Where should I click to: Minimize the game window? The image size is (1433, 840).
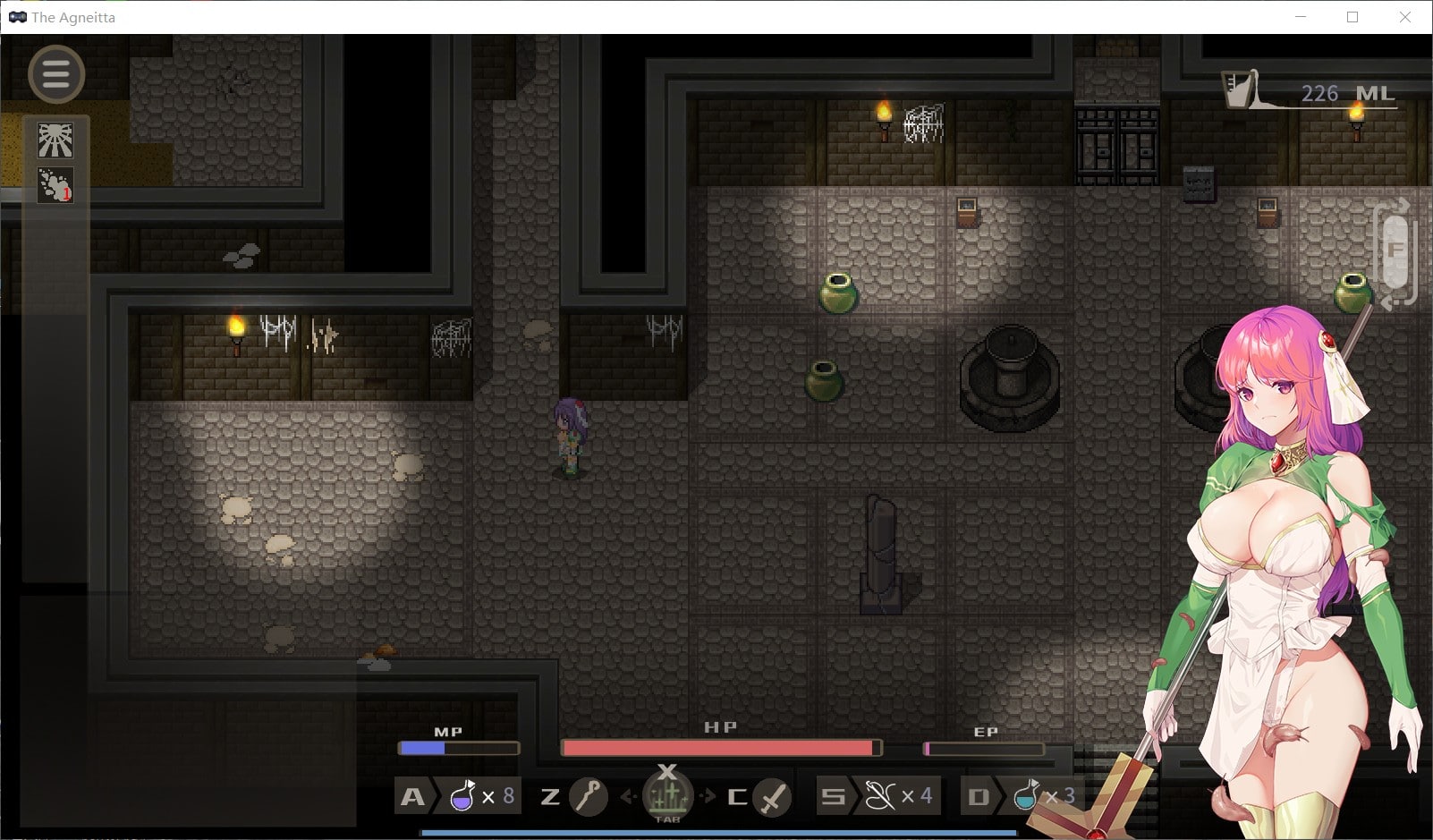(x=1301, y=17)
